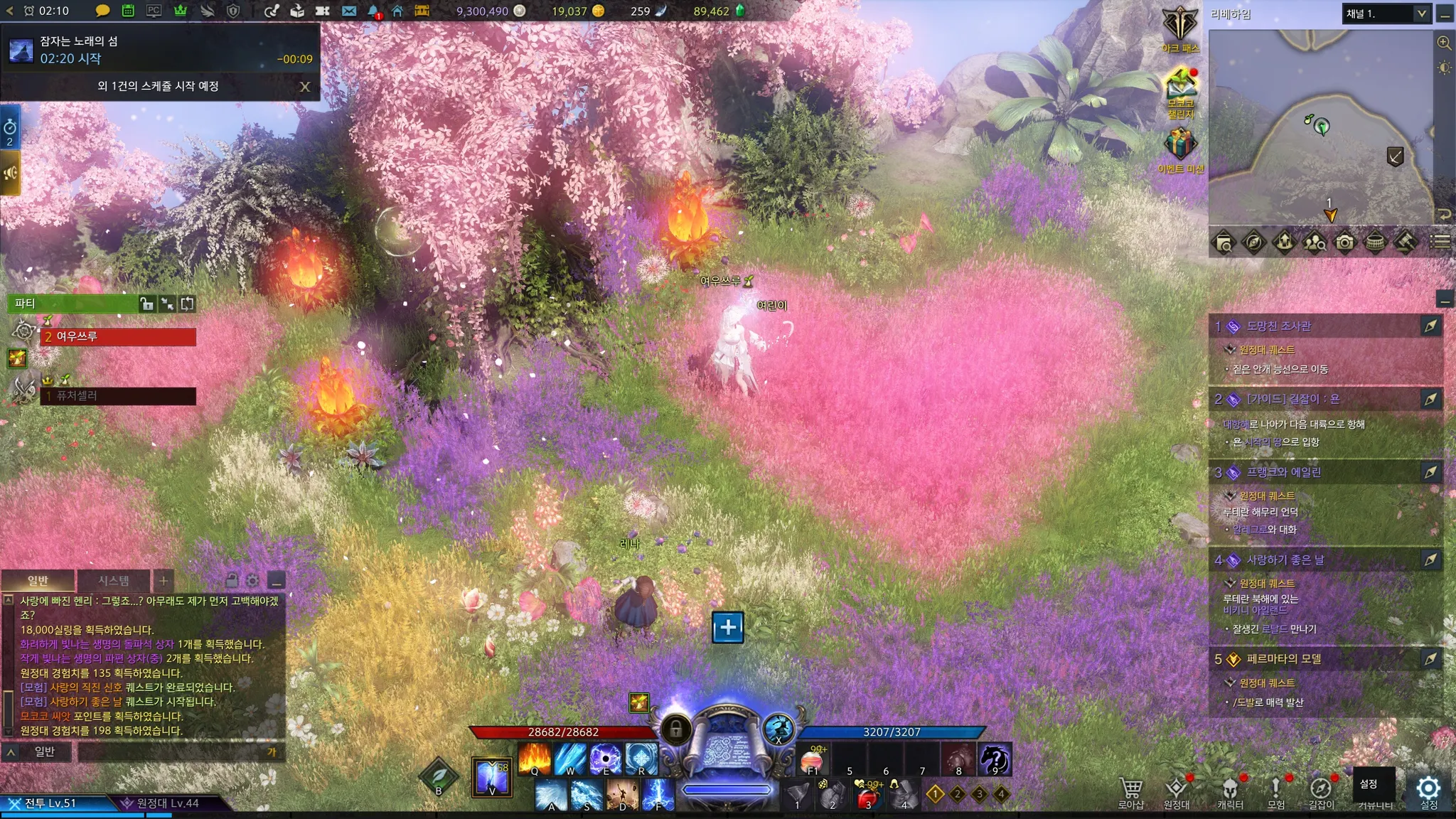Viewport: 1456px width, 819px height.
Task: Close the schedule notification banner
Action: [305, 87]
